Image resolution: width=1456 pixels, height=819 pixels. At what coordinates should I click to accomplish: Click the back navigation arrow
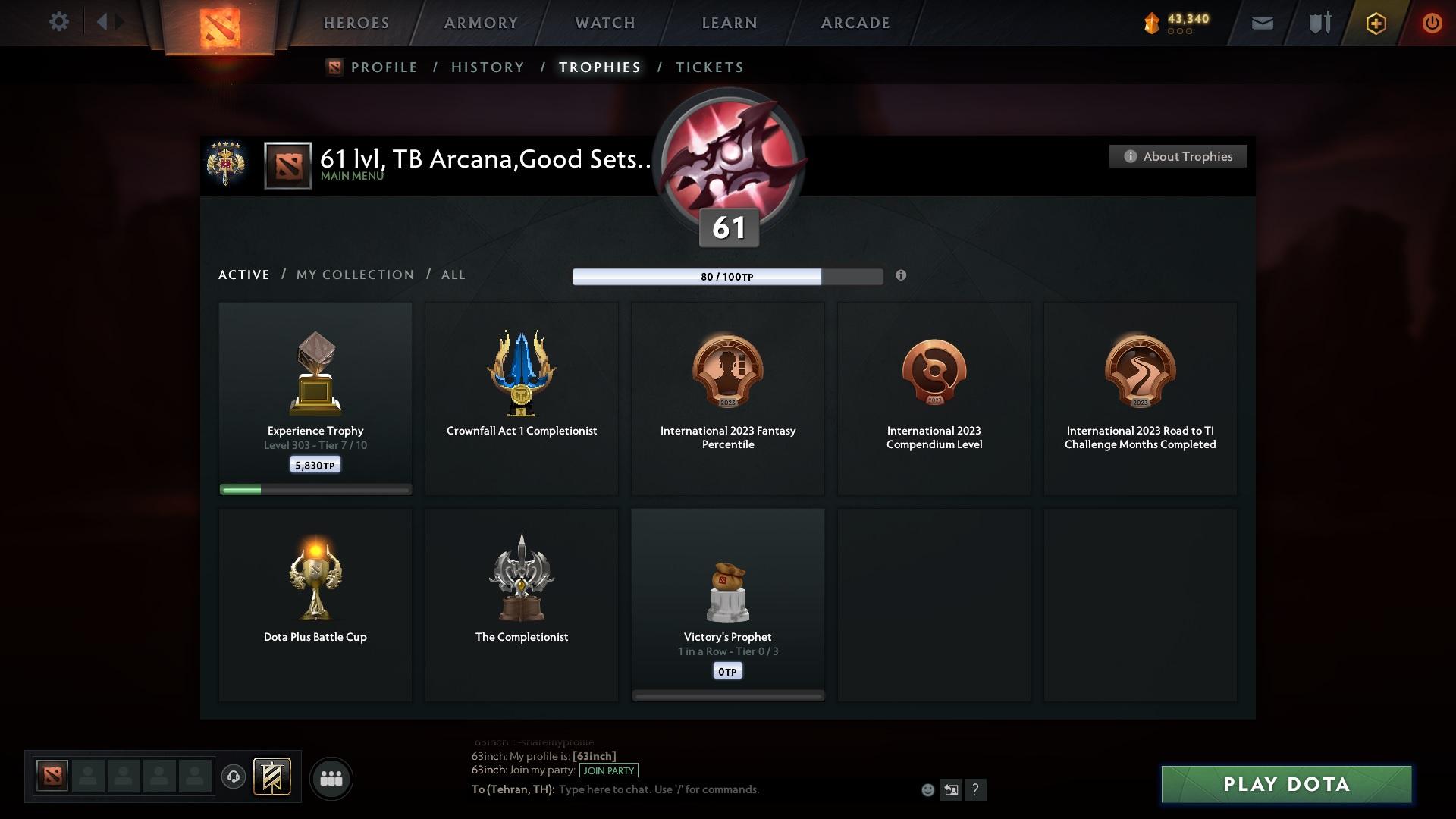[x=104, y=21]
